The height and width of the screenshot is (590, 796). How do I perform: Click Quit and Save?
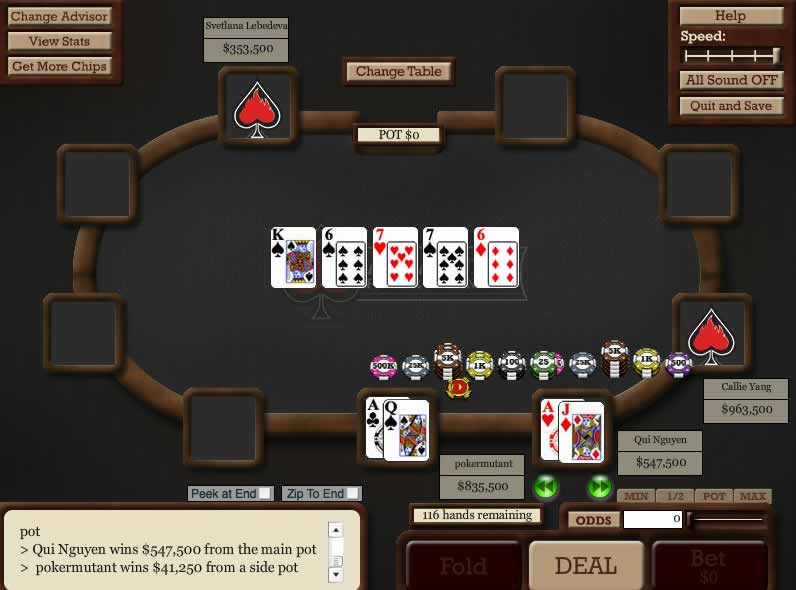coord(730,105)
